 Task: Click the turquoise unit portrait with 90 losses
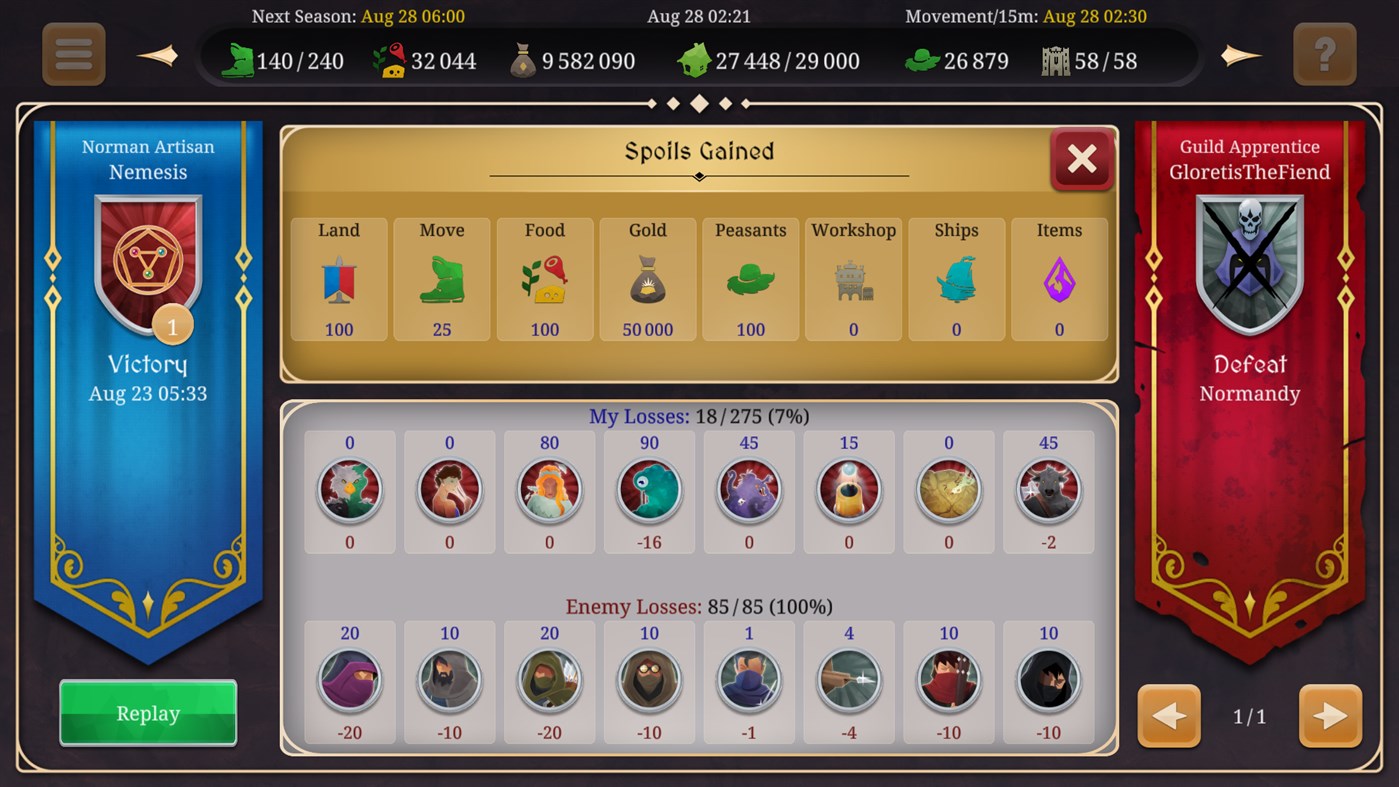[649, 491]
